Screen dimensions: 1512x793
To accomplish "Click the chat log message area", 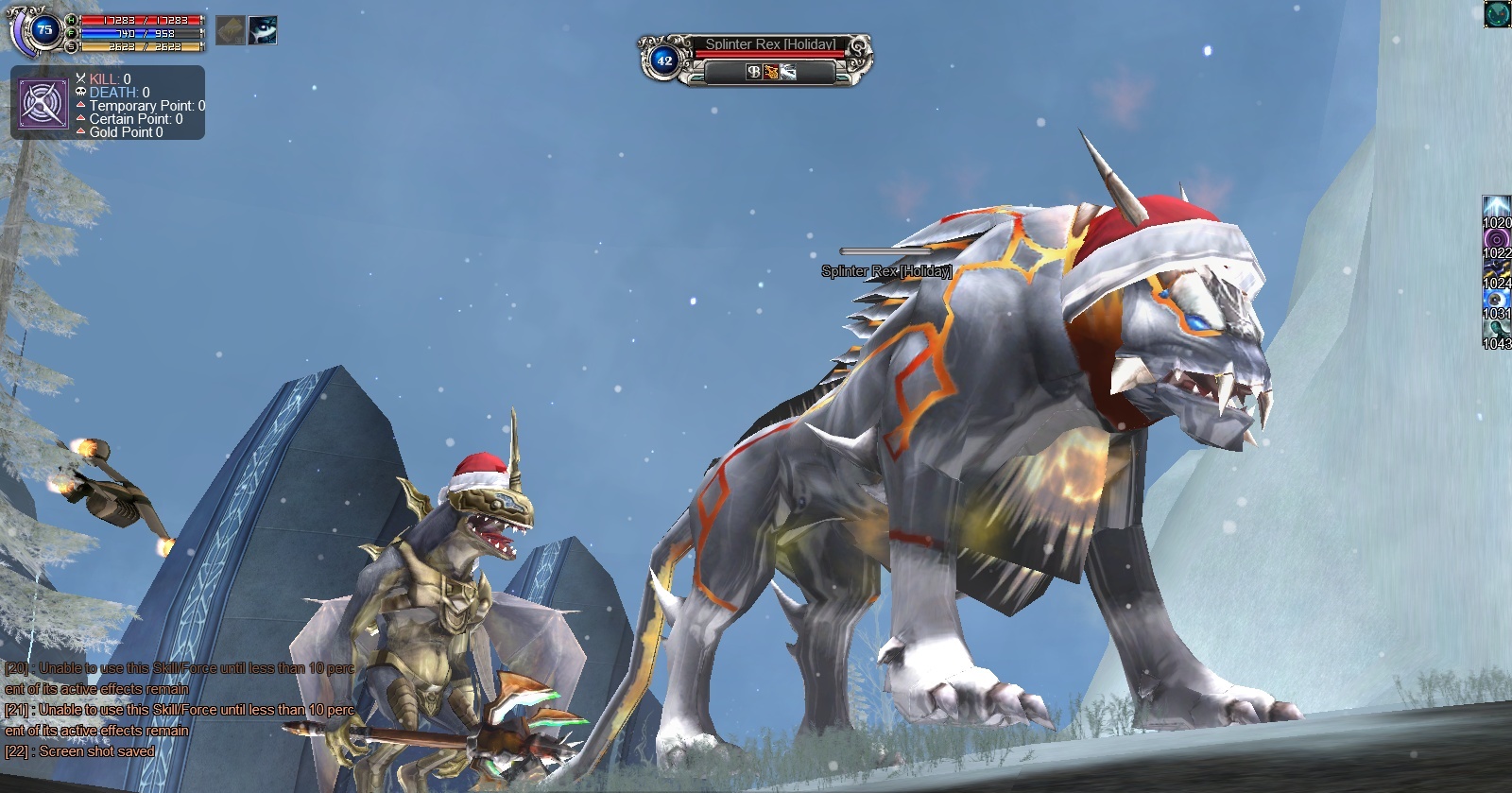I will tap(178, 709).
